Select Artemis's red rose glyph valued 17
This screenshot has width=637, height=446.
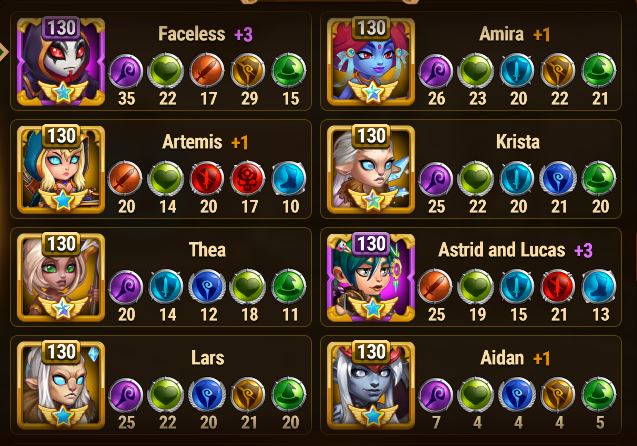[x=248, y=180]
